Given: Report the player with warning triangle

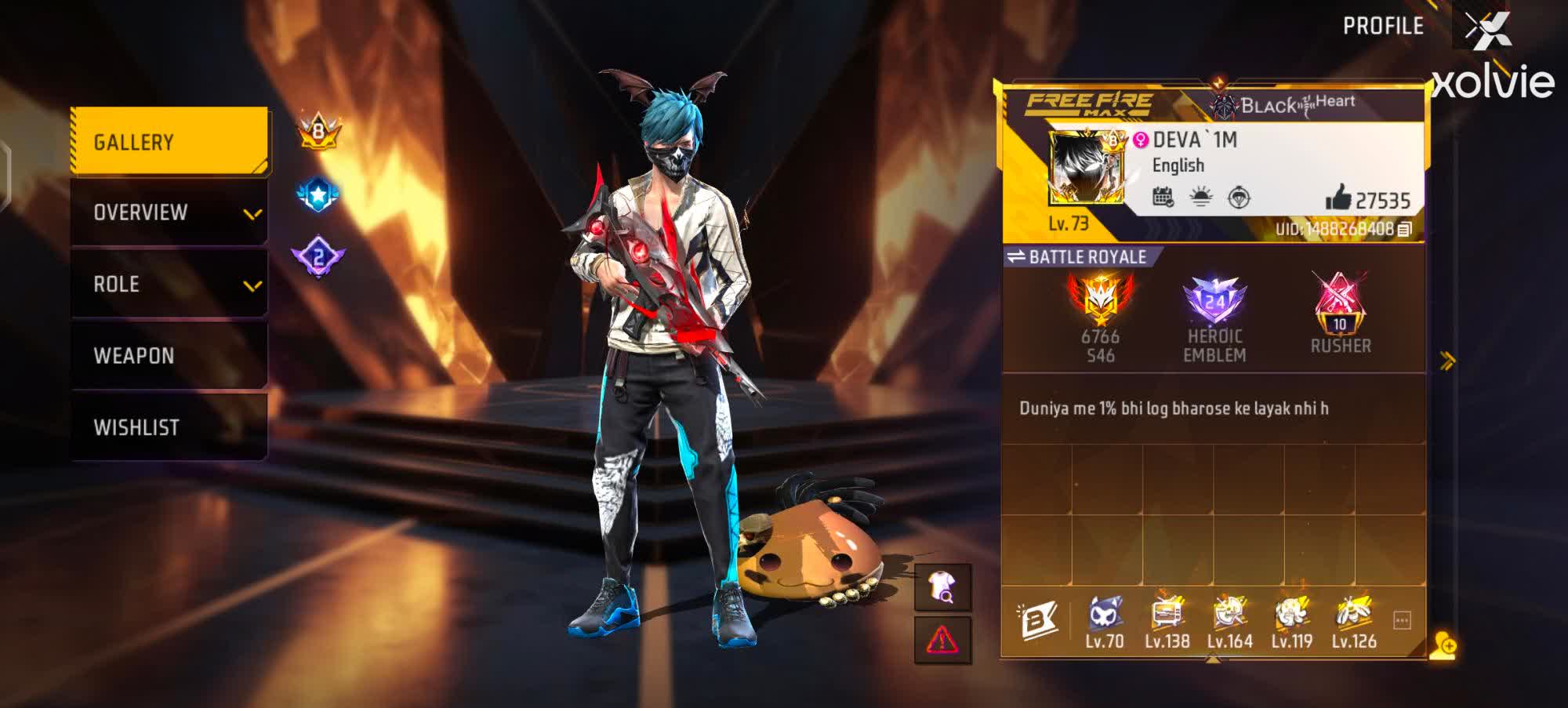Looking at the screenshot, I should (x=942, y=640).
